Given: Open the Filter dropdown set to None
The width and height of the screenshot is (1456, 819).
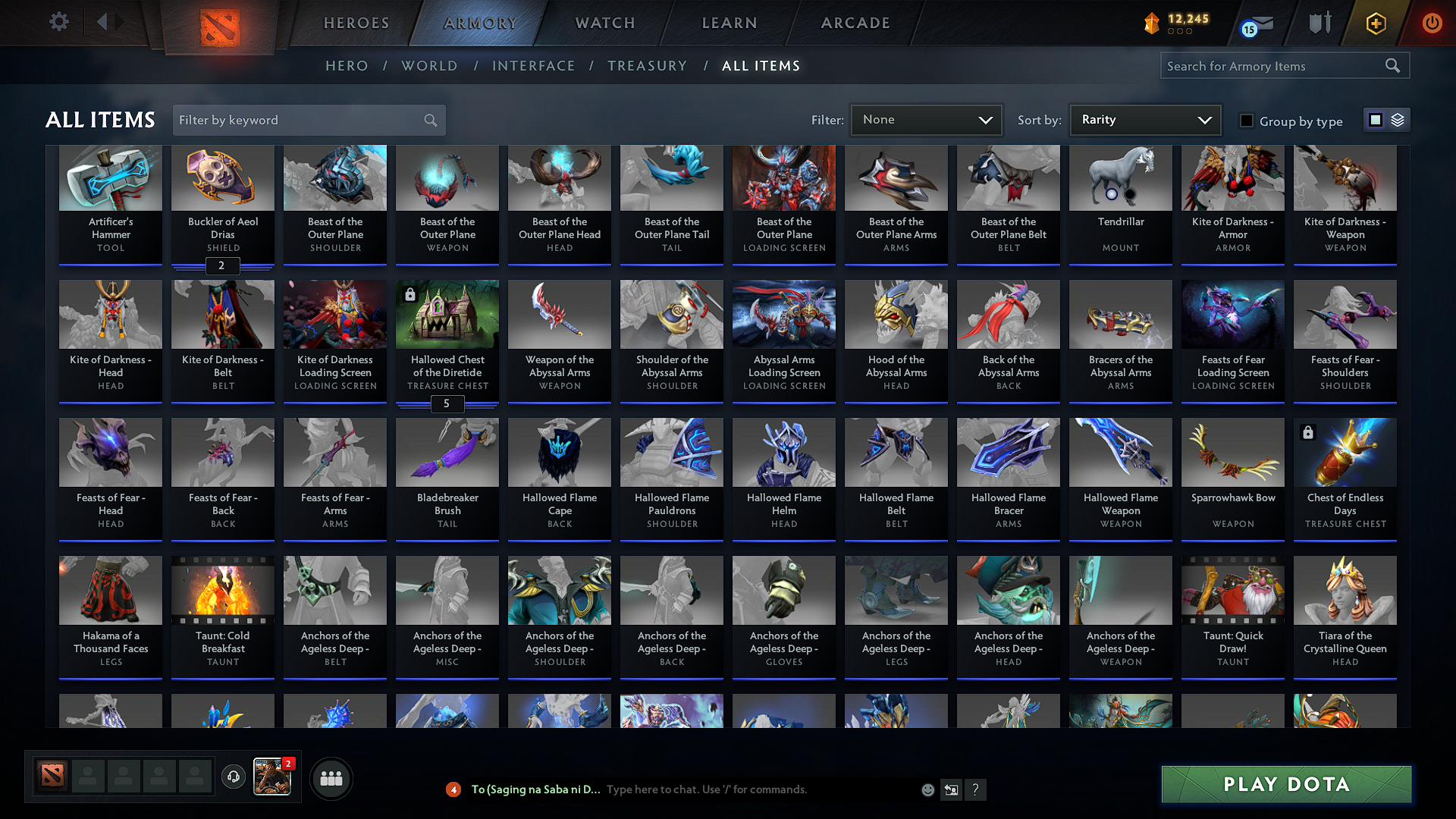Looking at the screenshot, I should click(926, 119).
